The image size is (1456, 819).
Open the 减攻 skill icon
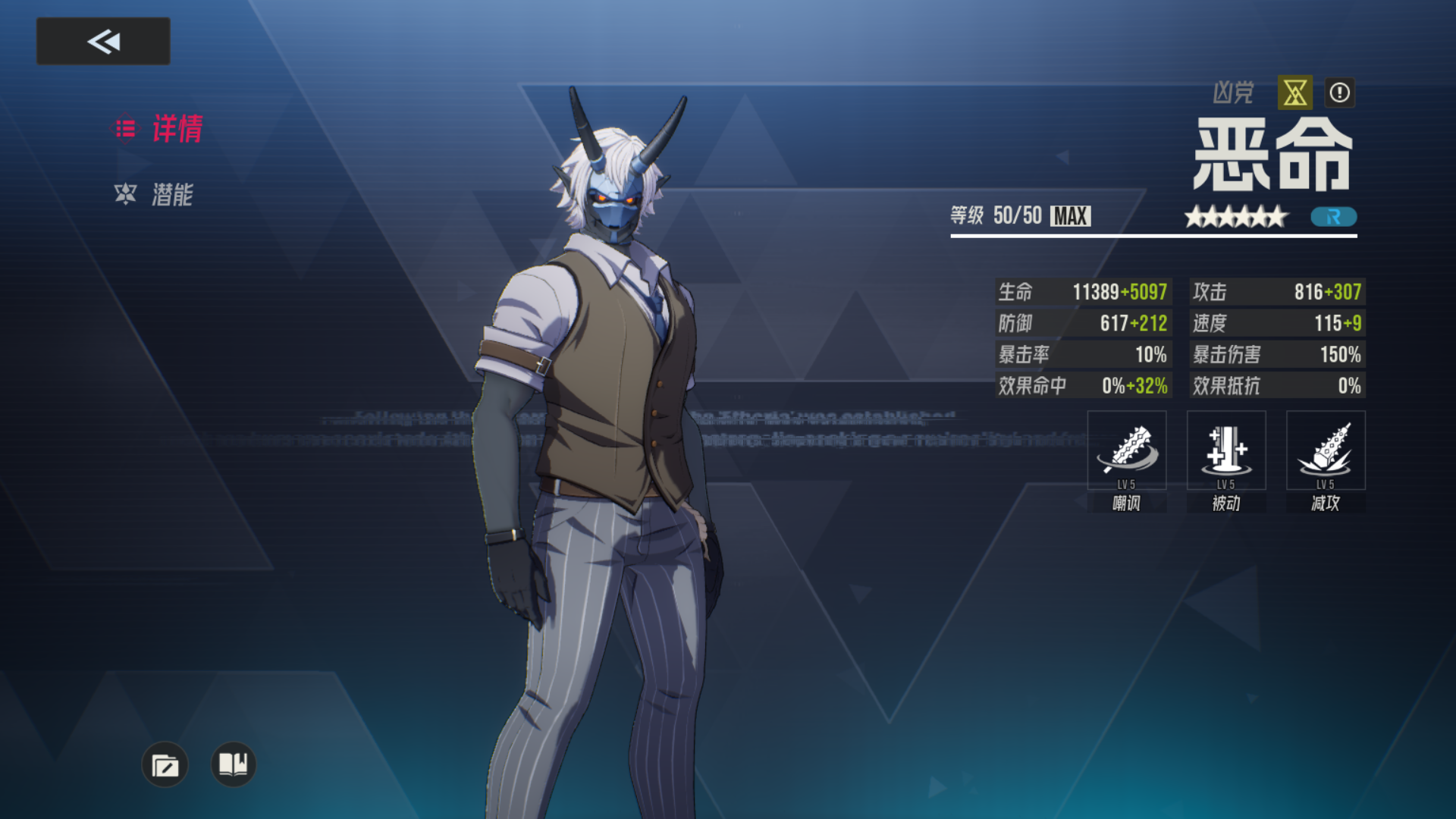(x=1326, y=450)
